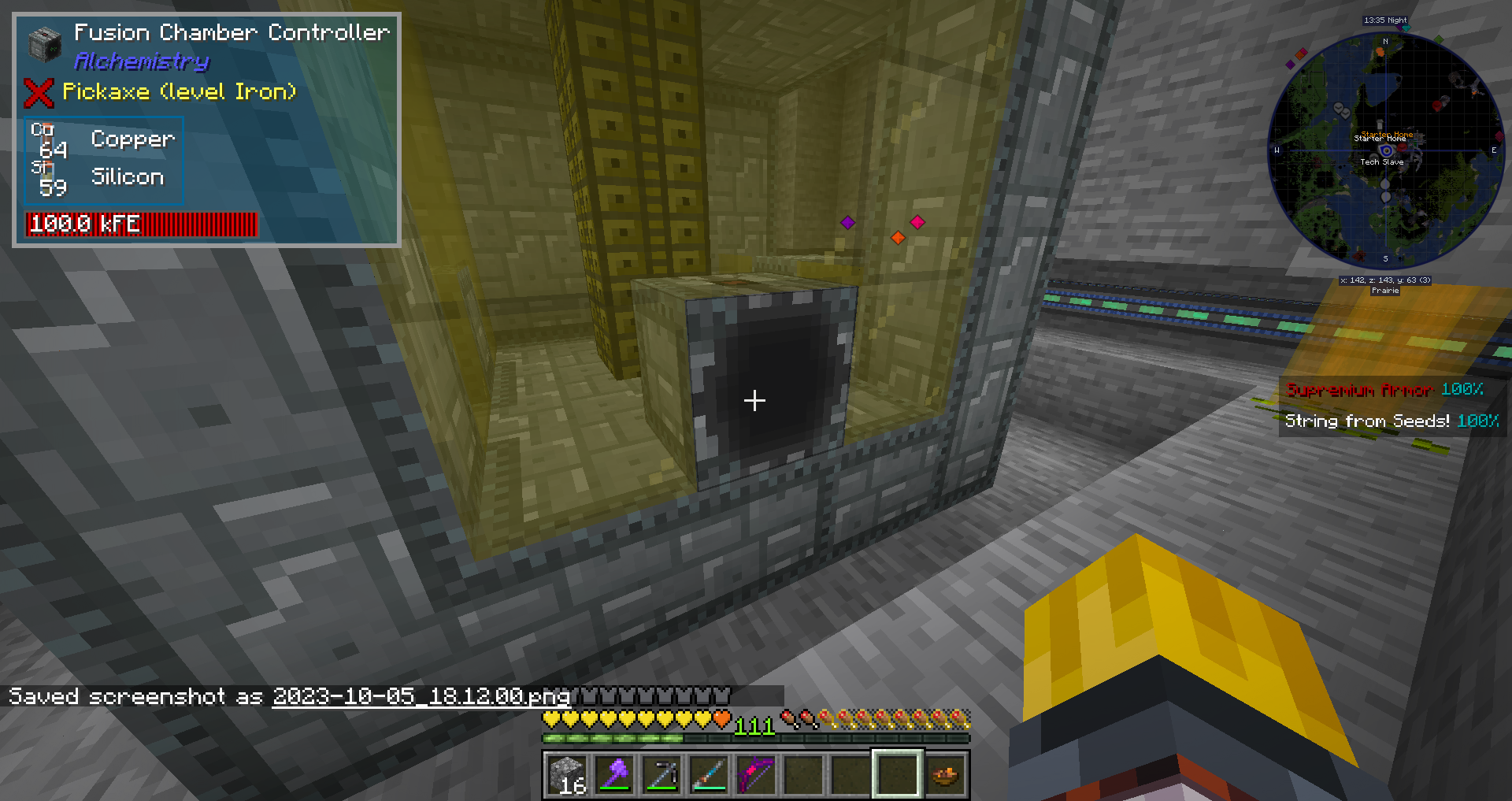Open the Prairie biome label under the minimap
Viewport: 1512px width, 801px height.
(1386, 290)
